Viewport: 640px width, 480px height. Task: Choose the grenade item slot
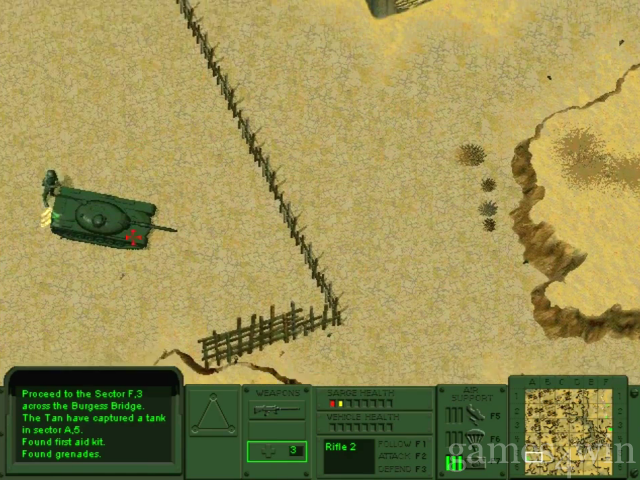click(x=276, y=451)
